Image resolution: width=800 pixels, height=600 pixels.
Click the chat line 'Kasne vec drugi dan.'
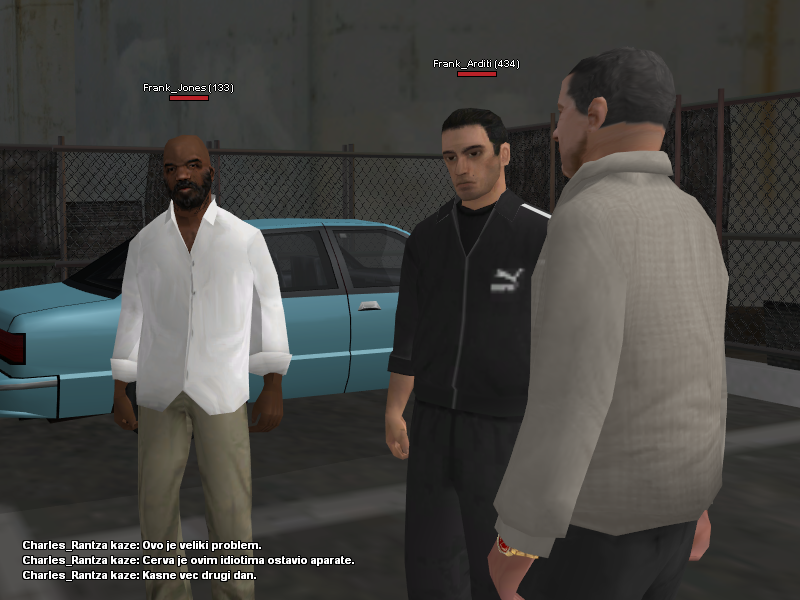(139, 575)
